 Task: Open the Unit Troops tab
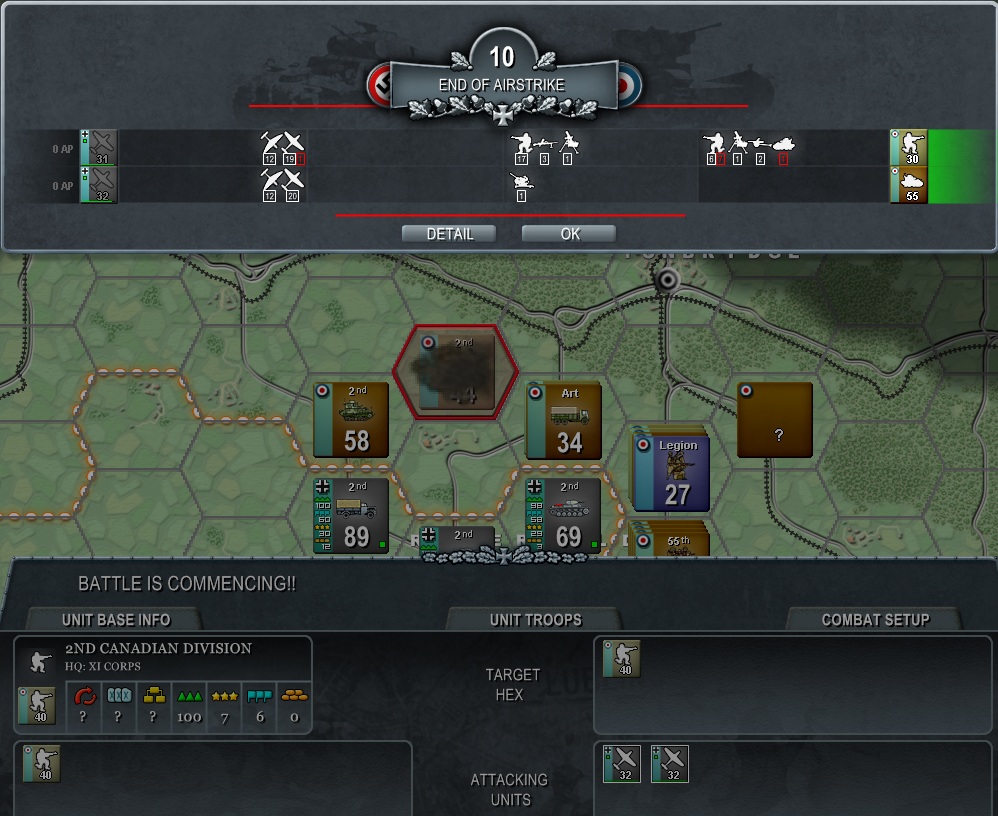point(535,619)
